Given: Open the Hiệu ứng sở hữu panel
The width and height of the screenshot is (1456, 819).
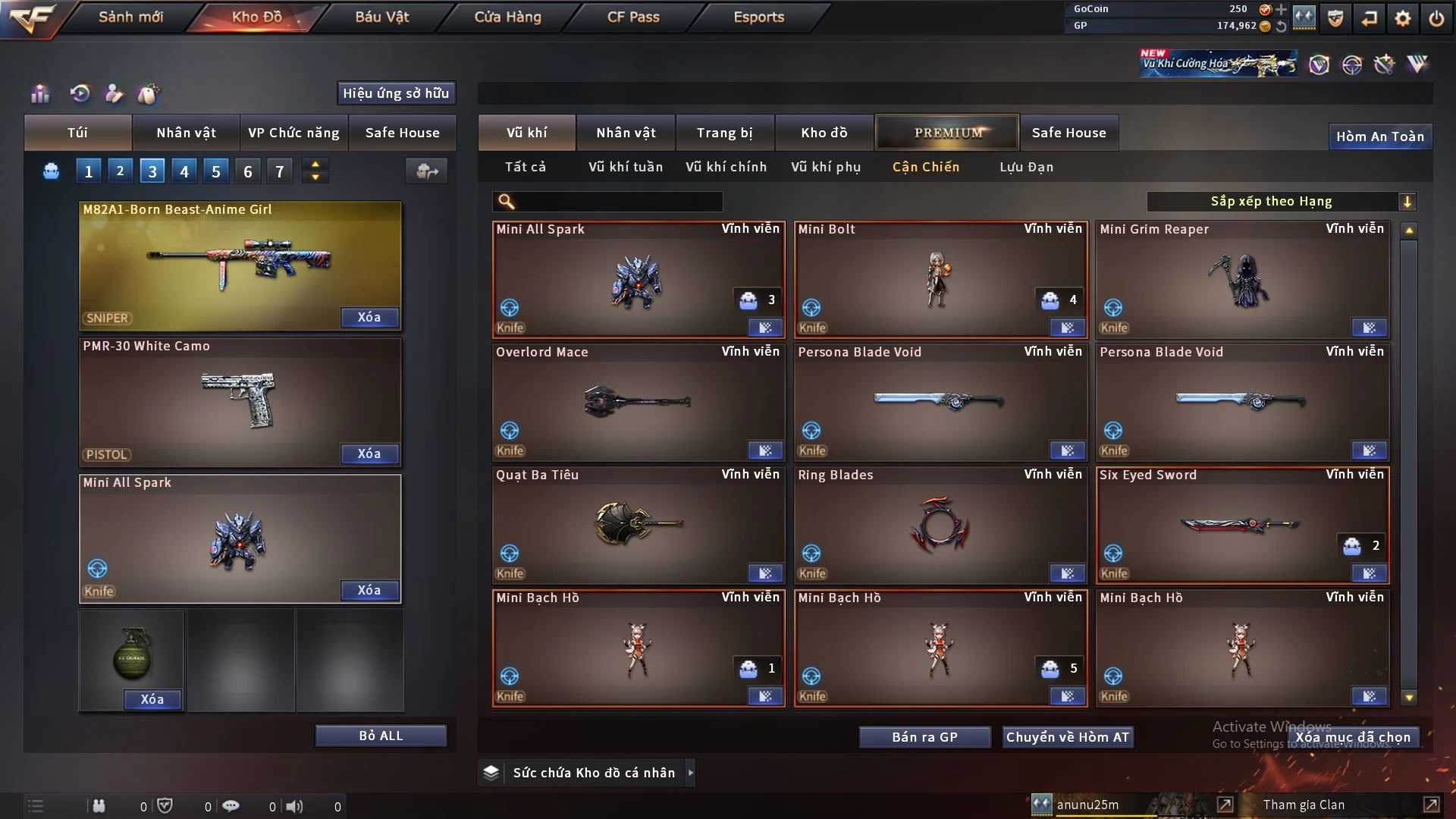Looking at the screenshot, I should coord(396,93).
